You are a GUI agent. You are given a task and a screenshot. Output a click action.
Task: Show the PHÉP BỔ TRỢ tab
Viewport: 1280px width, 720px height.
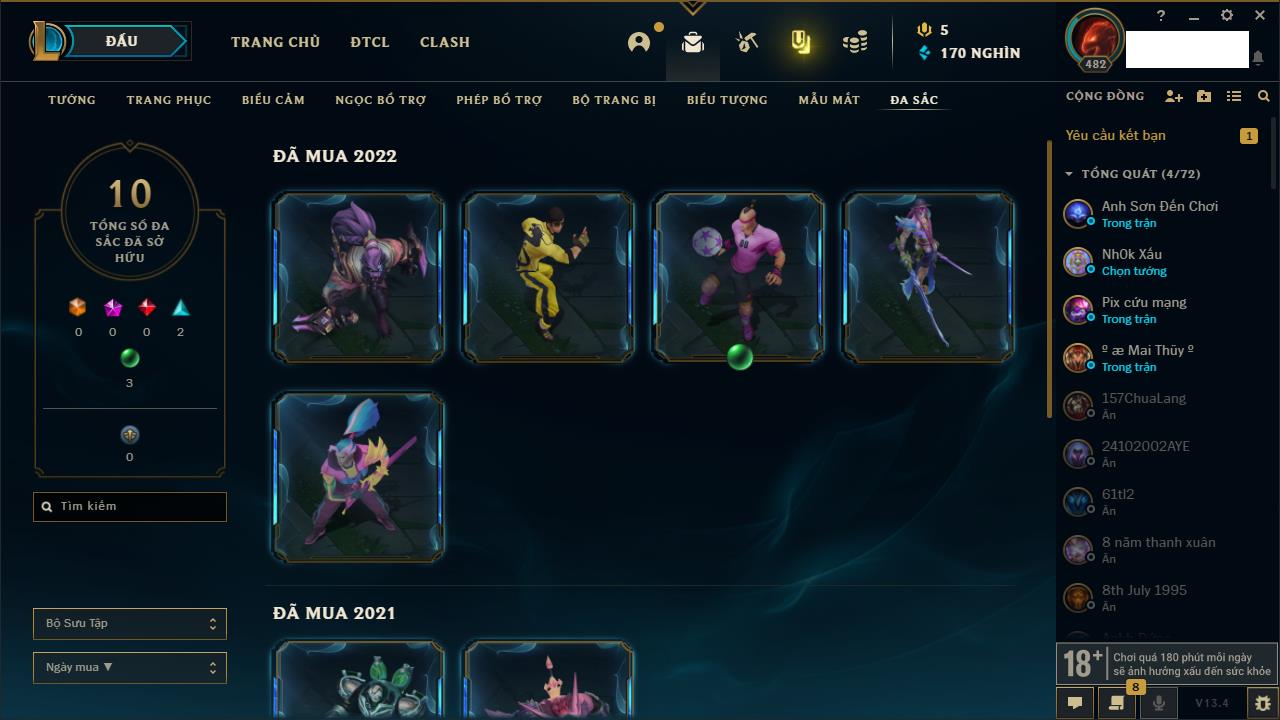499,100
